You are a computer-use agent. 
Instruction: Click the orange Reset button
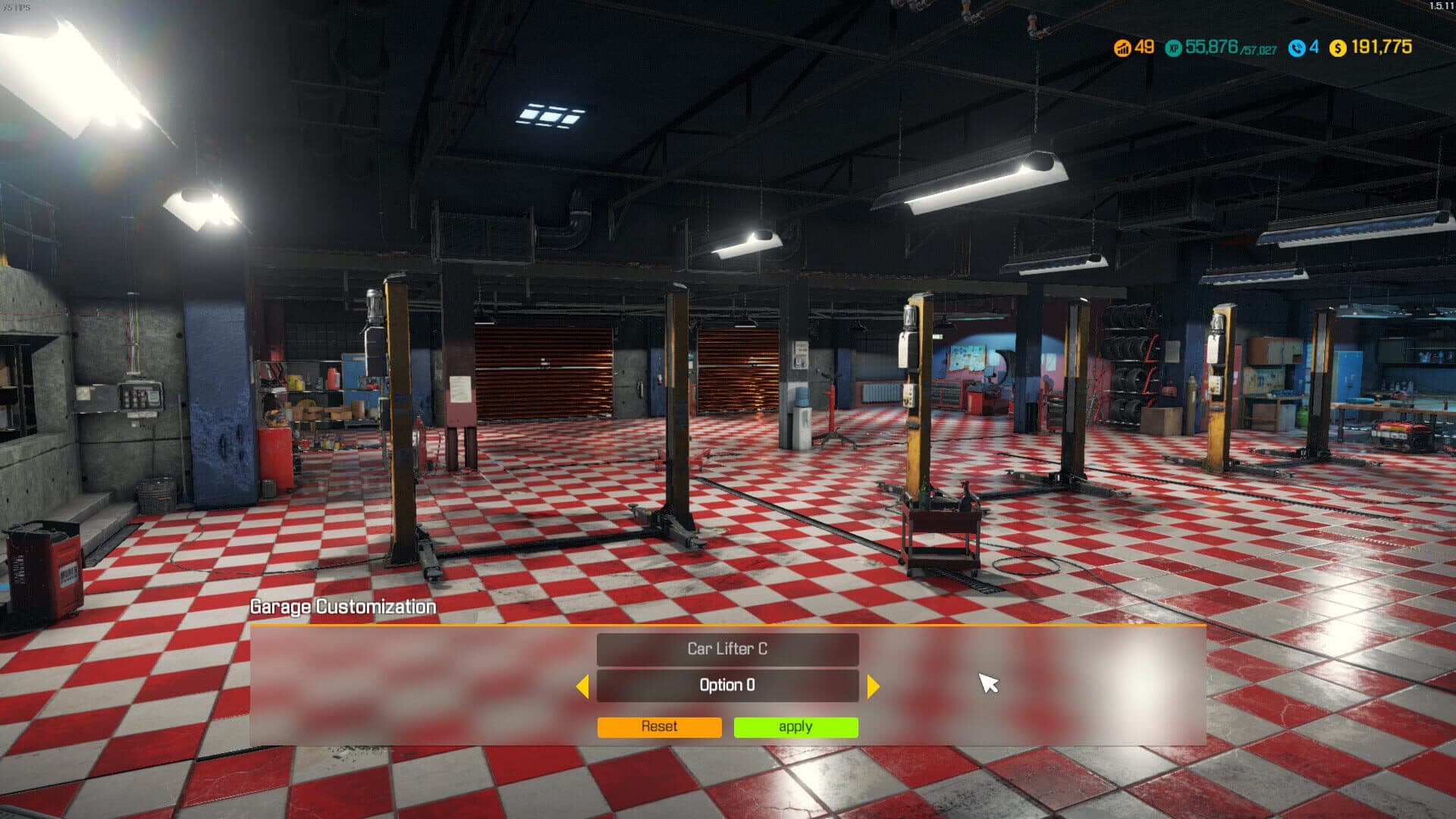click(659, 726)
